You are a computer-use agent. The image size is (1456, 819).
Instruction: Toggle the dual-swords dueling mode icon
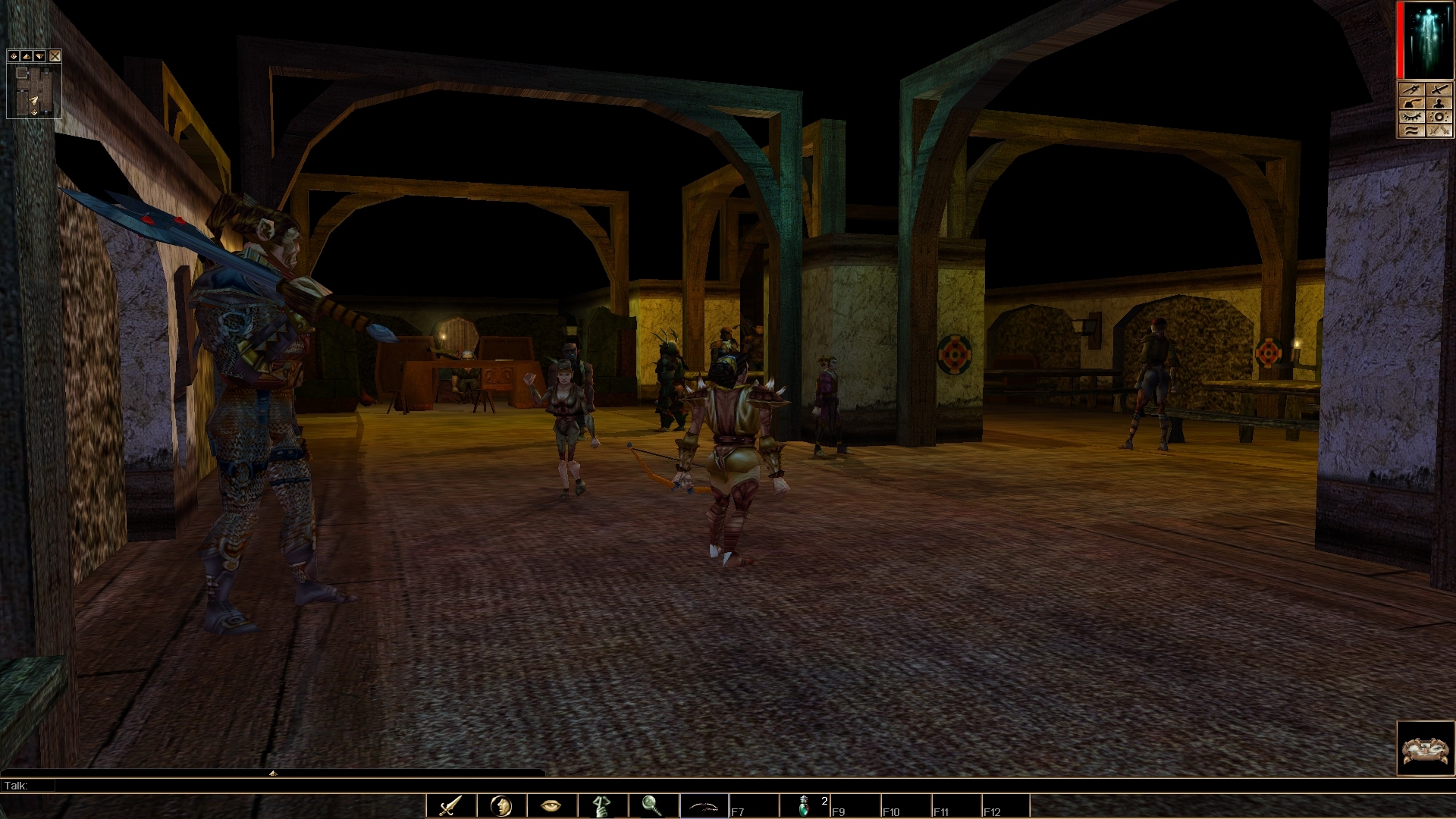click(1439, 130)
